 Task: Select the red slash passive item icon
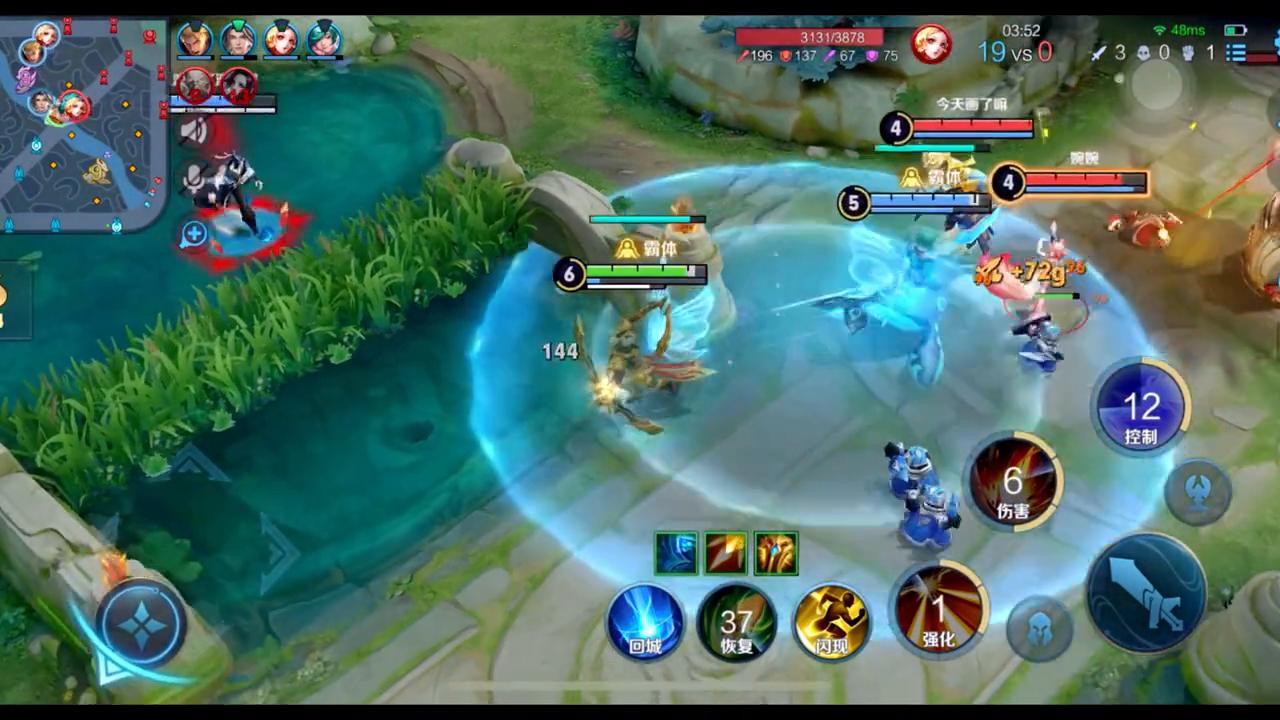point(726,553)
